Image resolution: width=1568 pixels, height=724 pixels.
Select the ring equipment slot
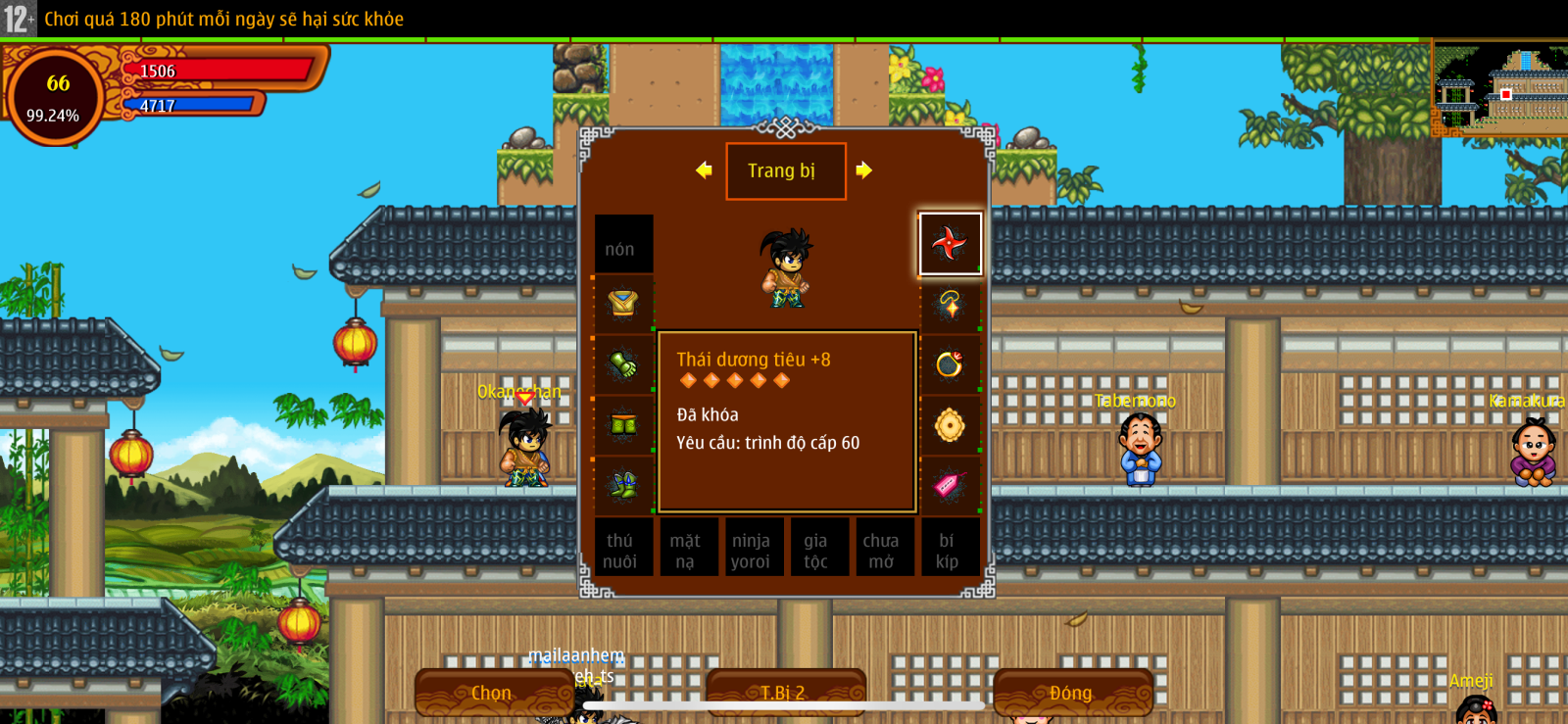tap(950, 364)
